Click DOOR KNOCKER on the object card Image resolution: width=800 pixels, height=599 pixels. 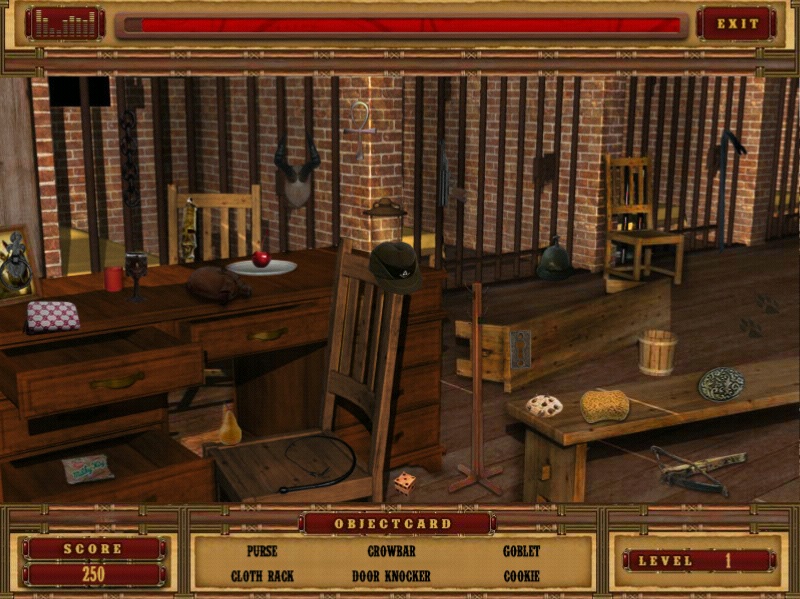click(391, 576)
